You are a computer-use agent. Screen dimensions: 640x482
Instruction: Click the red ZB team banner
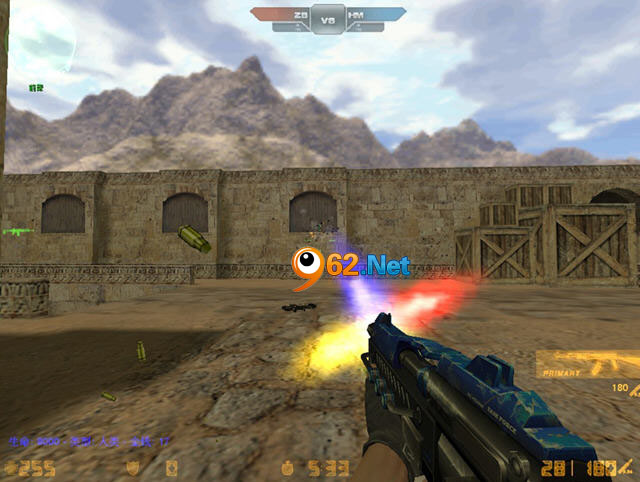281,15
